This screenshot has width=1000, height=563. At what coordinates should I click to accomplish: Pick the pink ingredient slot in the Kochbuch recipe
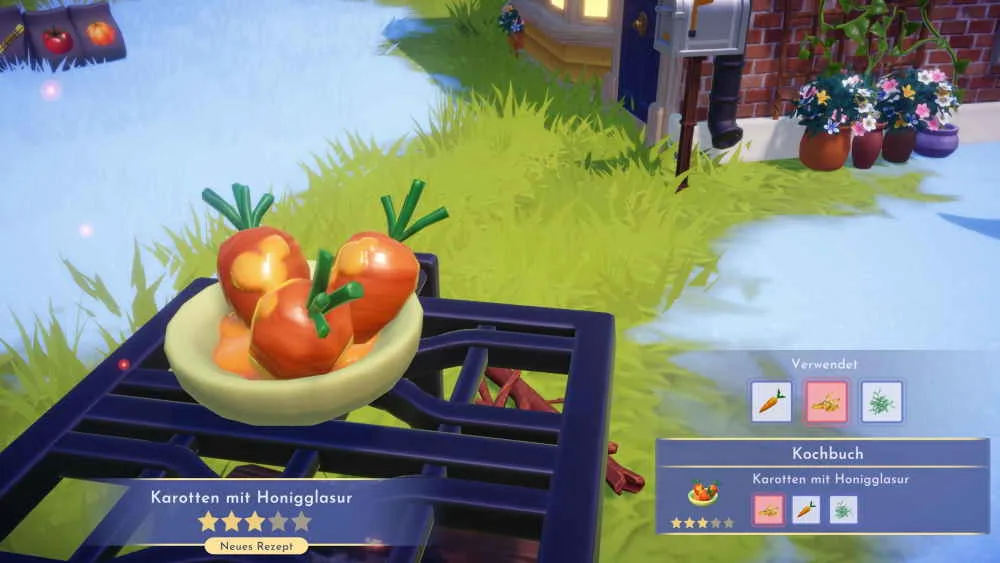[x=768, y=510]
